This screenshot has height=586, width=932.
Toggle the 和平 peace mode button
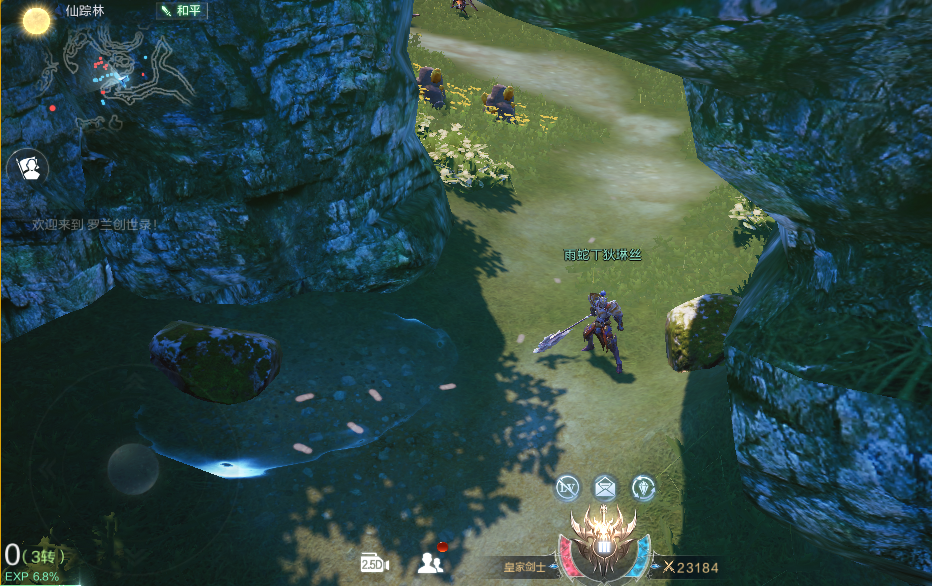point(180,11)
